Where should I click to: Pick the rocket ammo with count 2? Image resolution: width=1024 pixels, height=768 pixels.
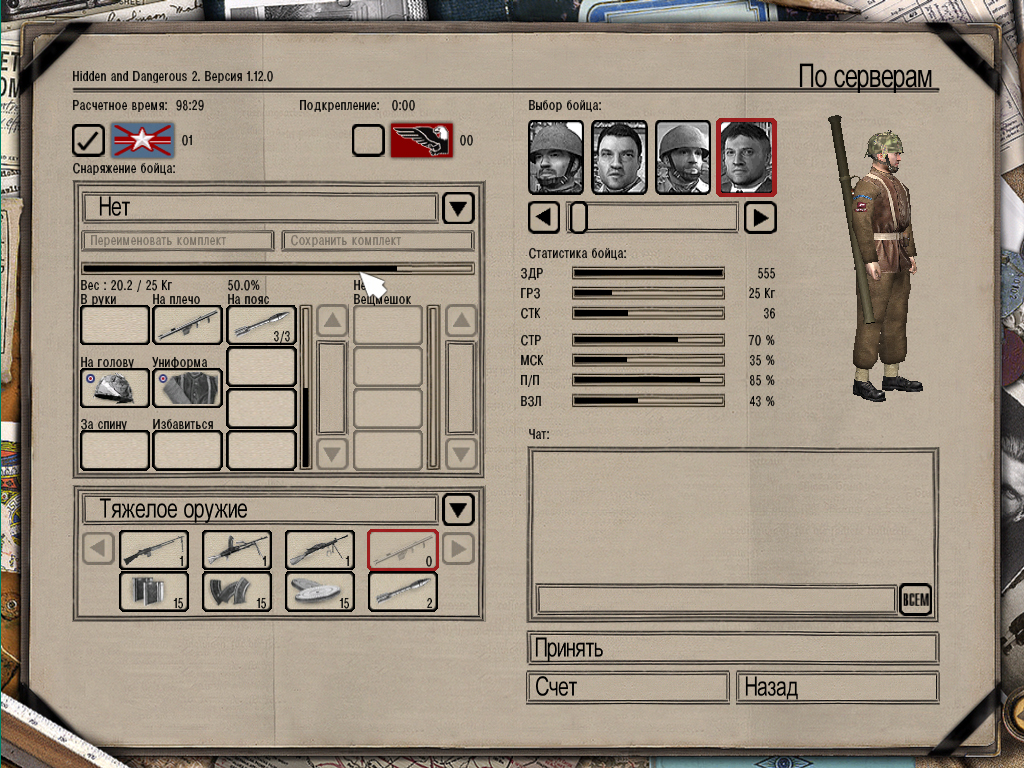click(x=403, y=591)
